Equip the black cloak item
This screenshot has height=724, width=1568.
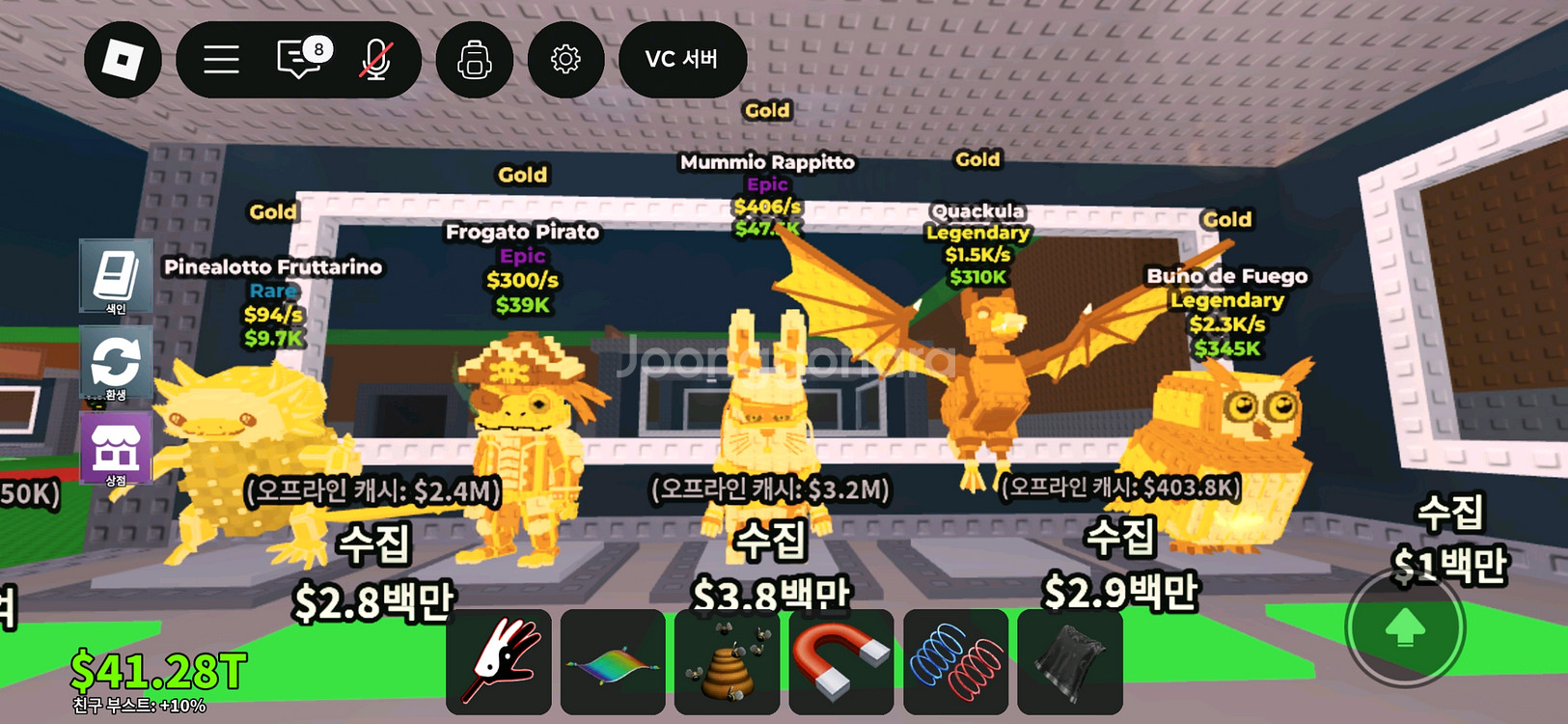coord(1070,662)
